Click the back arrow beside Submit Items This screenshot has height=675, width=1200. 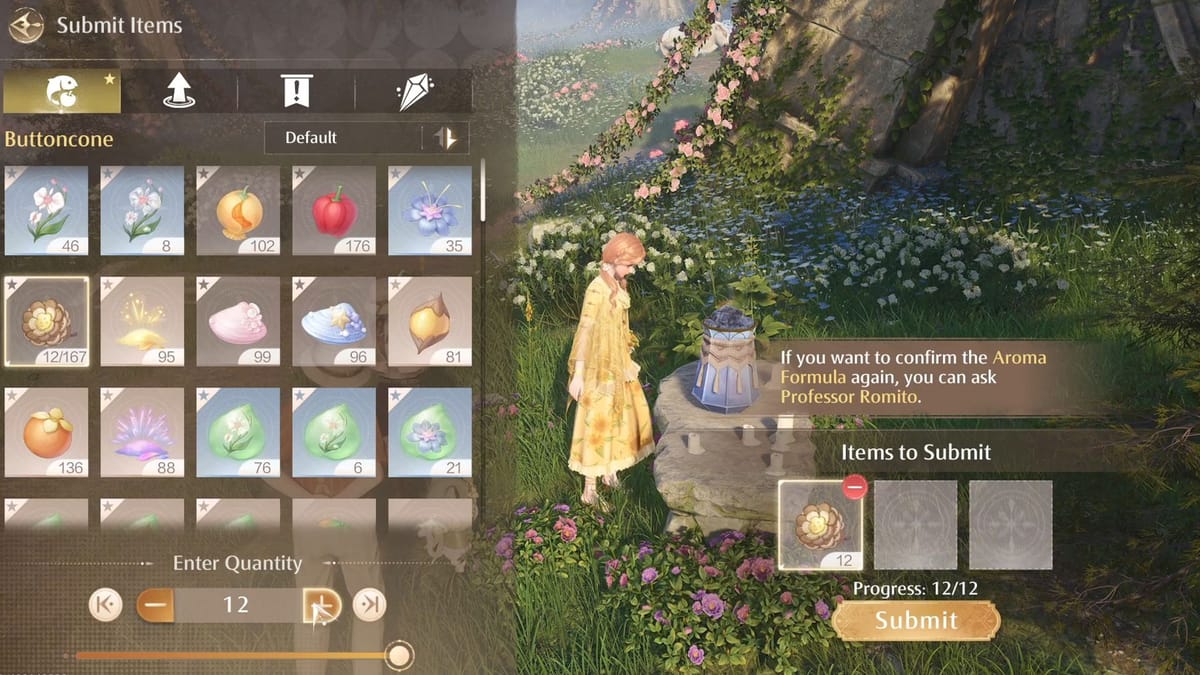coord(26,25)
